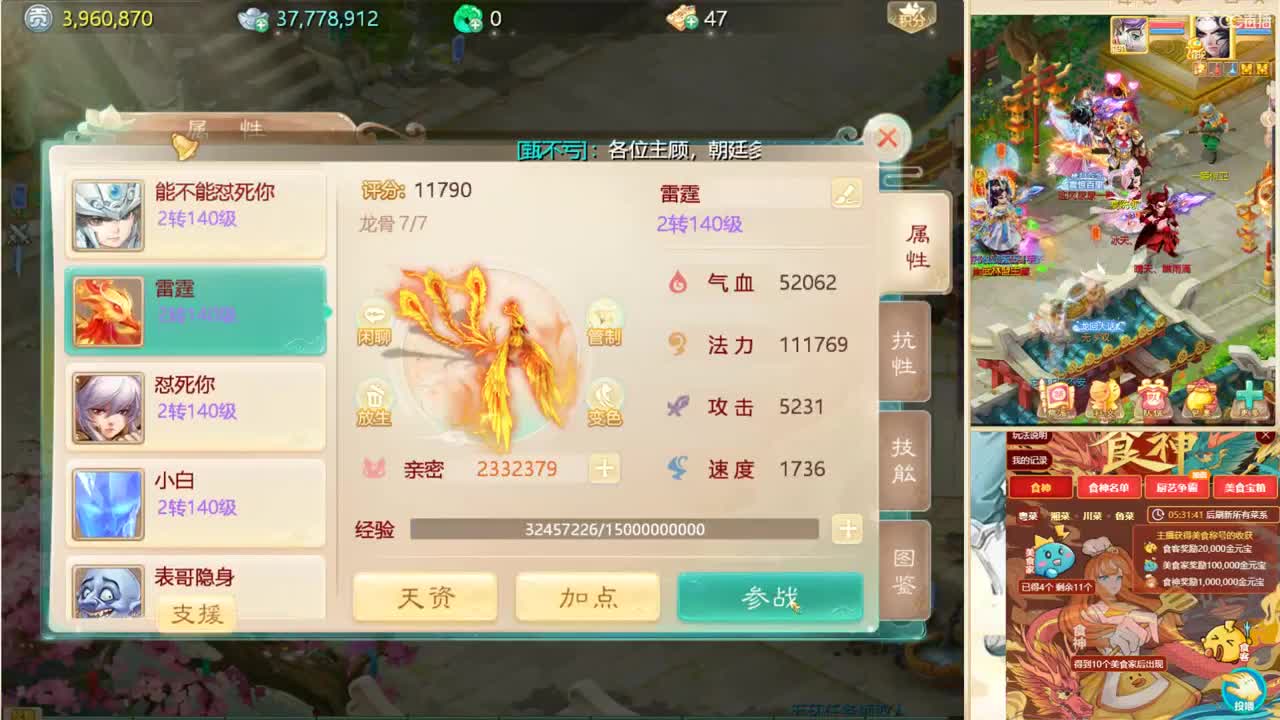Open the 美食宝箱 tab in the food panel
The image size is (1280, 720).
[1244, 487]
